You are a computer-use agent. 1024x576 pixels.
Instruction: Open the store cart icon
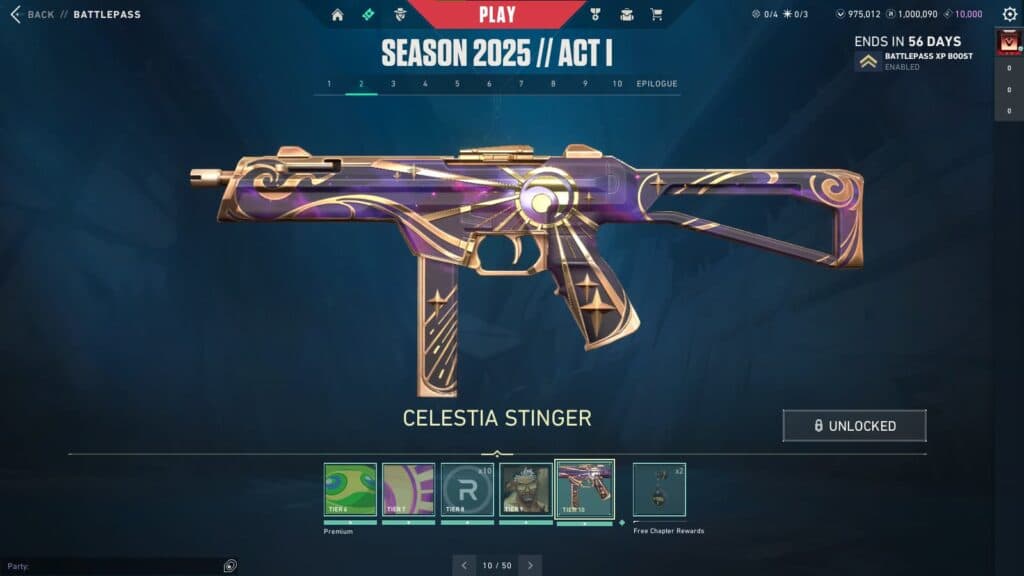[x=656, y=15]
